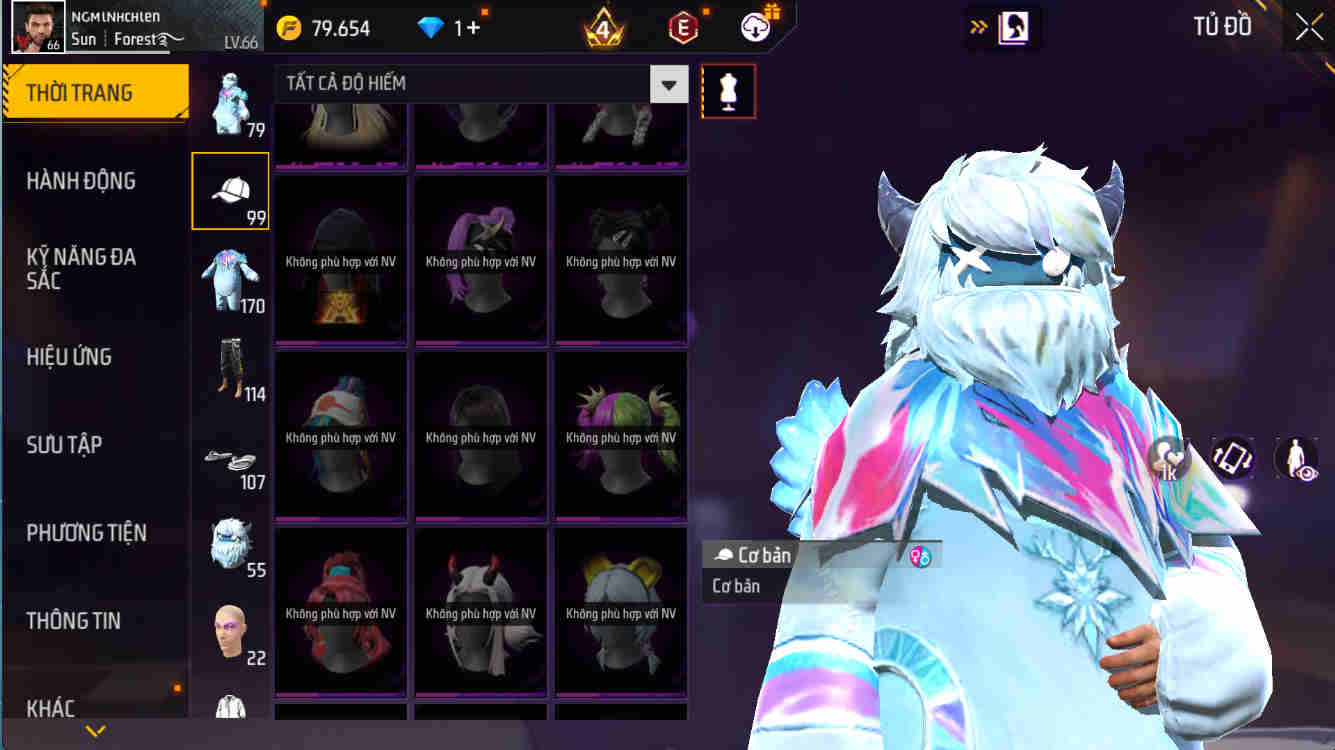
Task: Open the TẤT CẢ ĐỘ HIẾM rarity dropdown
Action: 480,84
